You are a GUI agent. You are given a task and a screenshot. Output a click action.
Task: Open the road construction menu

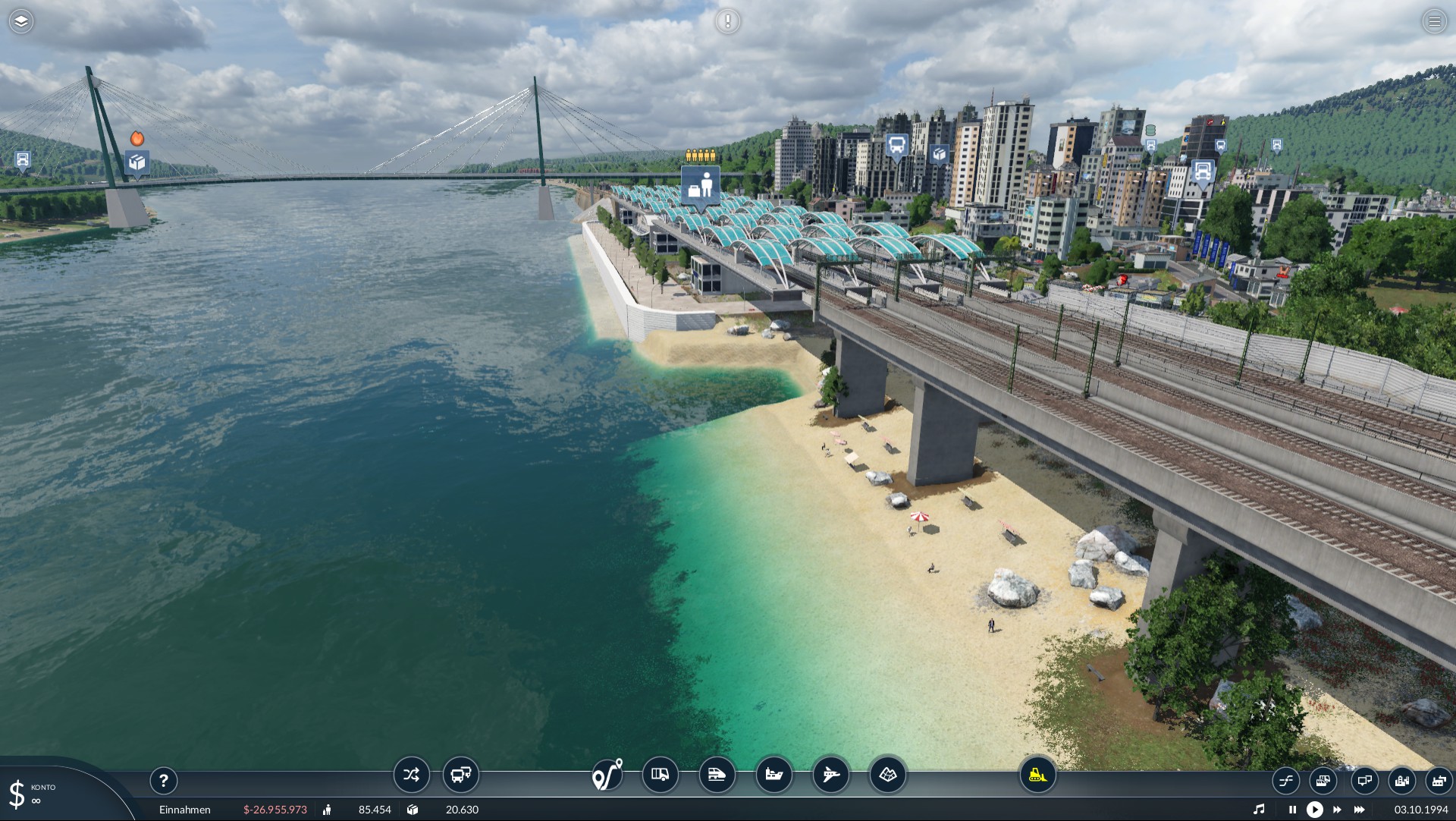[x=660, y=775]
